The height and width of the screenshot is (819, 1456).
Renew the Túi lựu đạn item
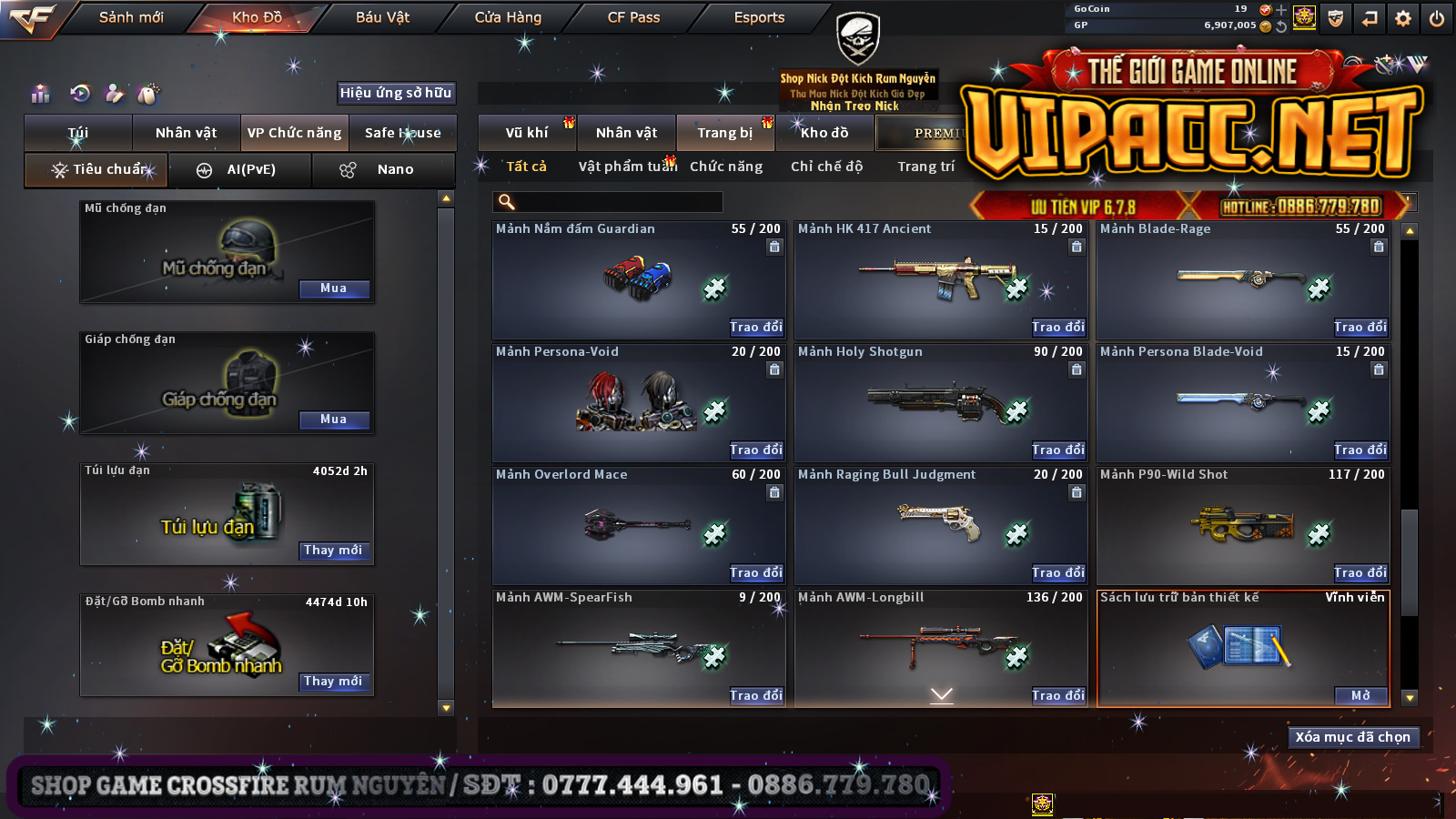coord(334,551)
